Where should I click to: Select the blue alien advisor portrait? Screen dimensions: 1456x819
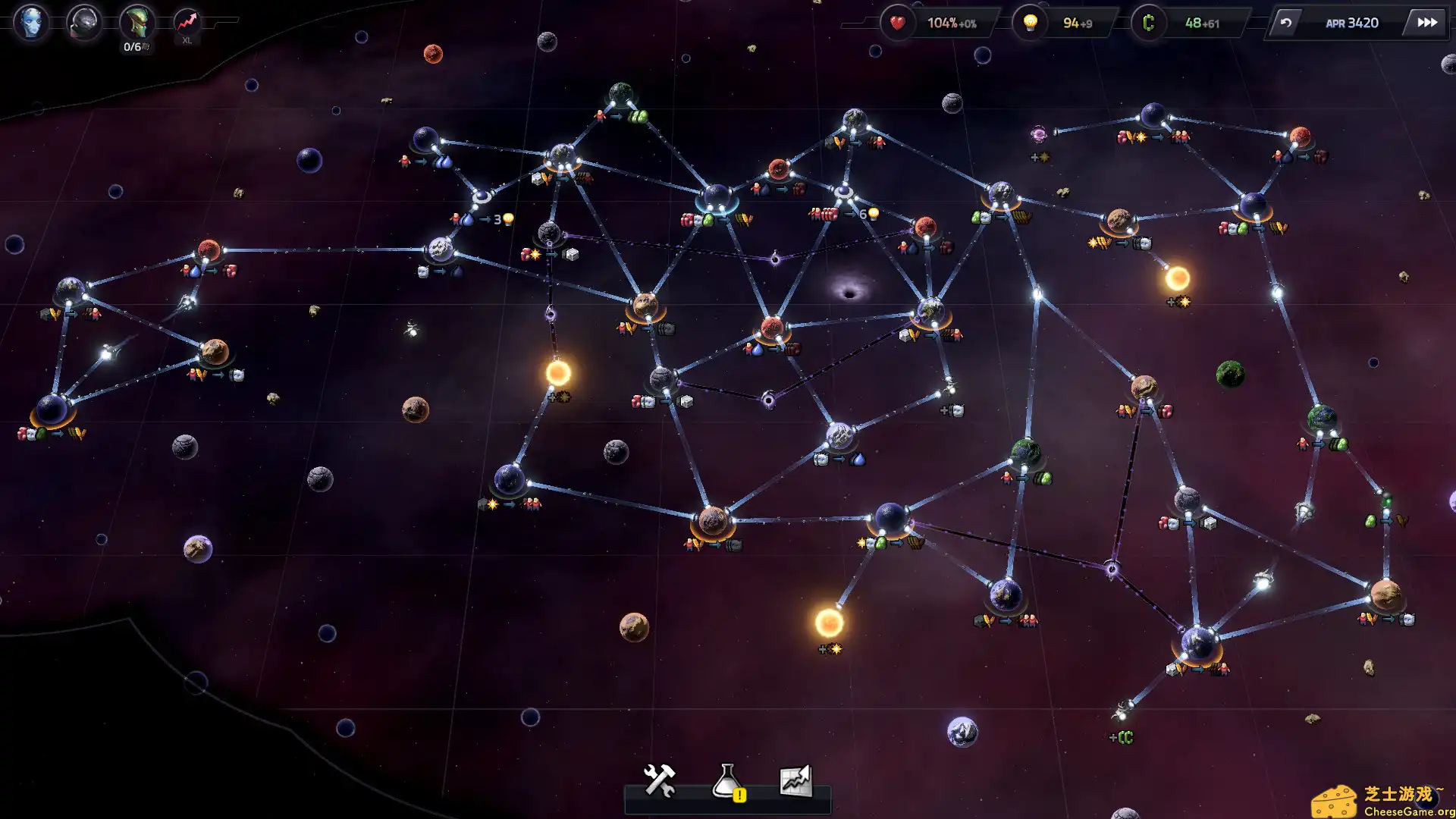coord(31,22)
